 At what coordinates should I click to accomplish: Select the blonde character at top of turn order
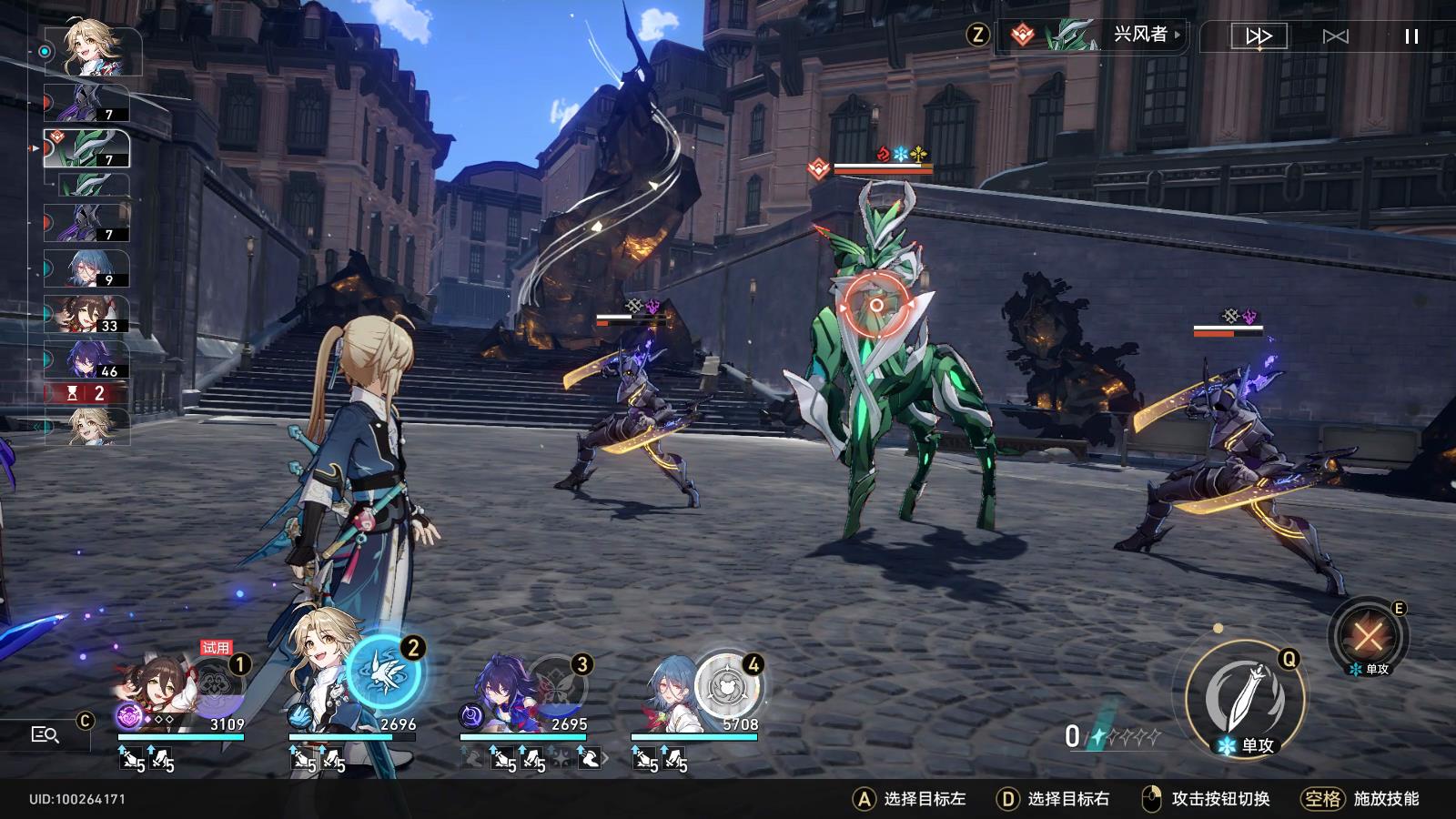coord(96,50)
